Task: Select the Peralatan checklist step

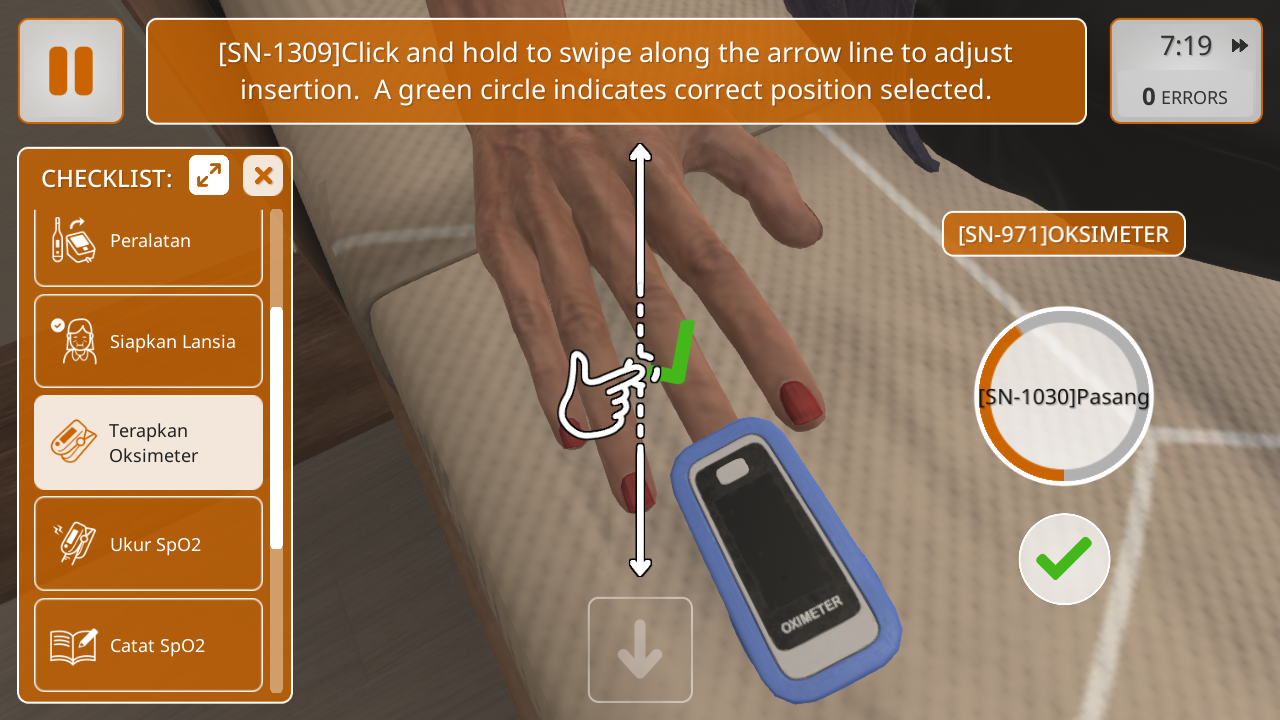Action: click(148, 241)
